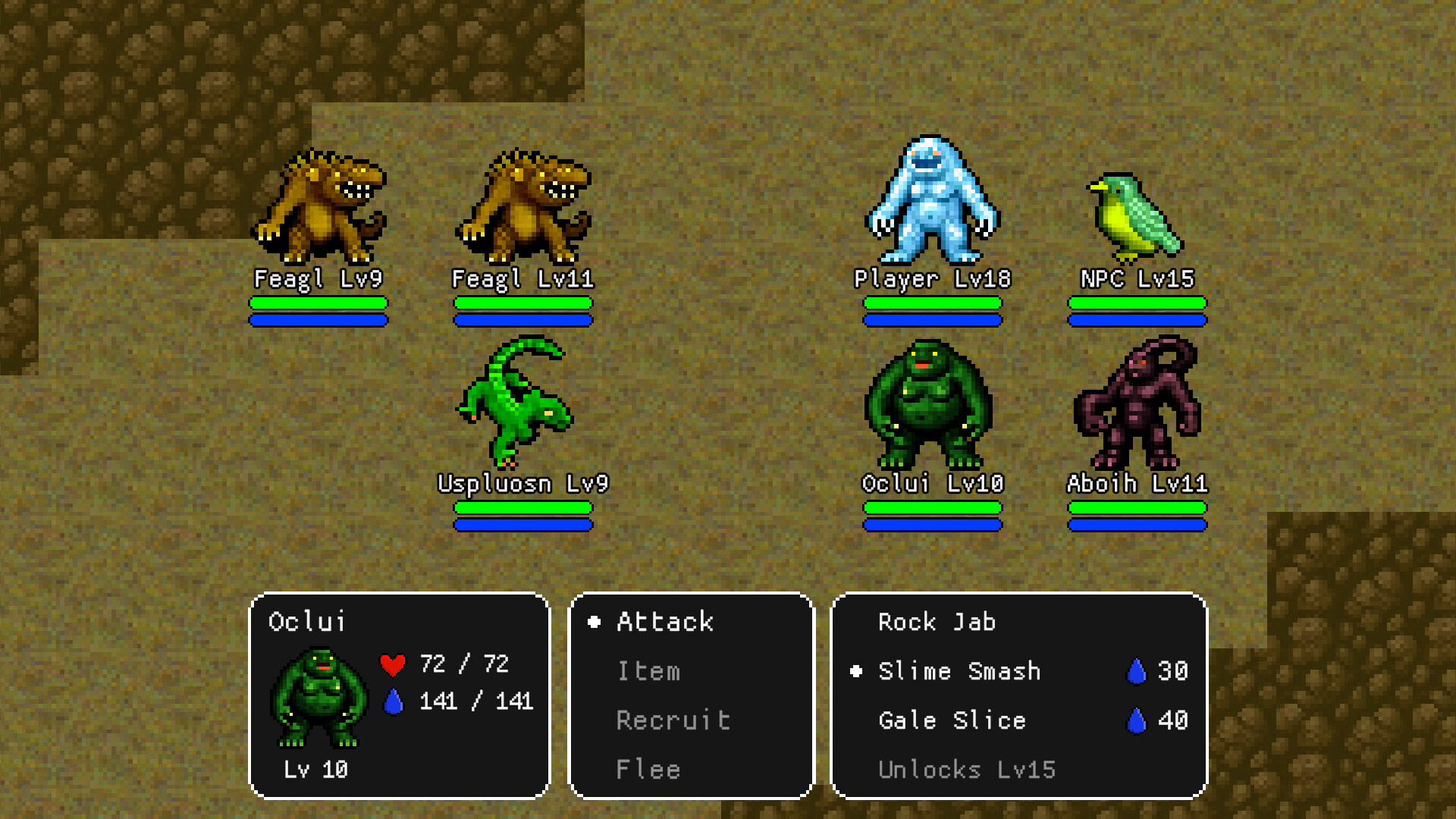Select the Feagl Lv11 enemy sprite
This screenshot has height=819, width=1456.
click(x=523, y=205)
